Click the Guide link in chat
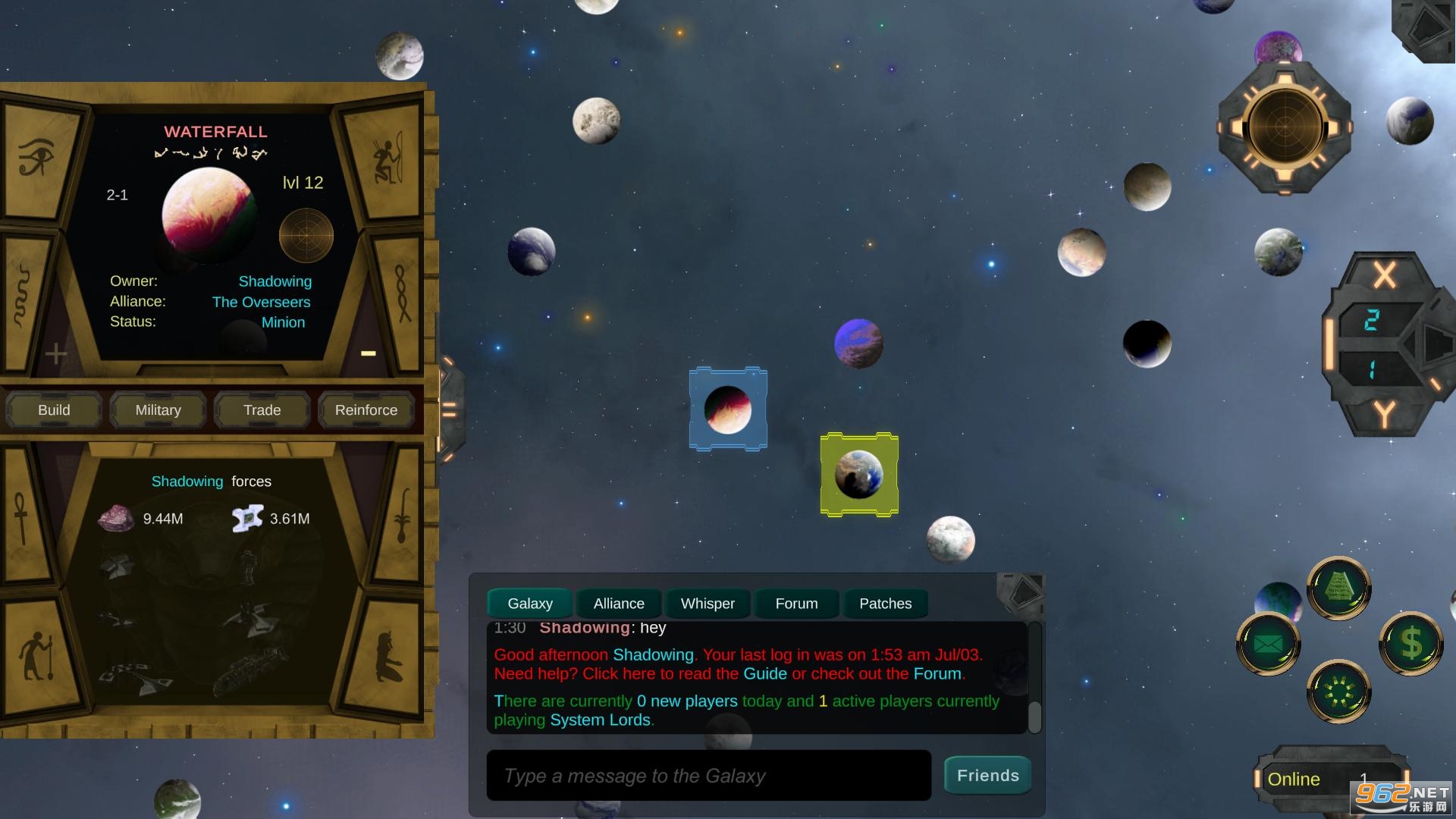Screen dimensions: 1456x819 click(x=764, y=674)
